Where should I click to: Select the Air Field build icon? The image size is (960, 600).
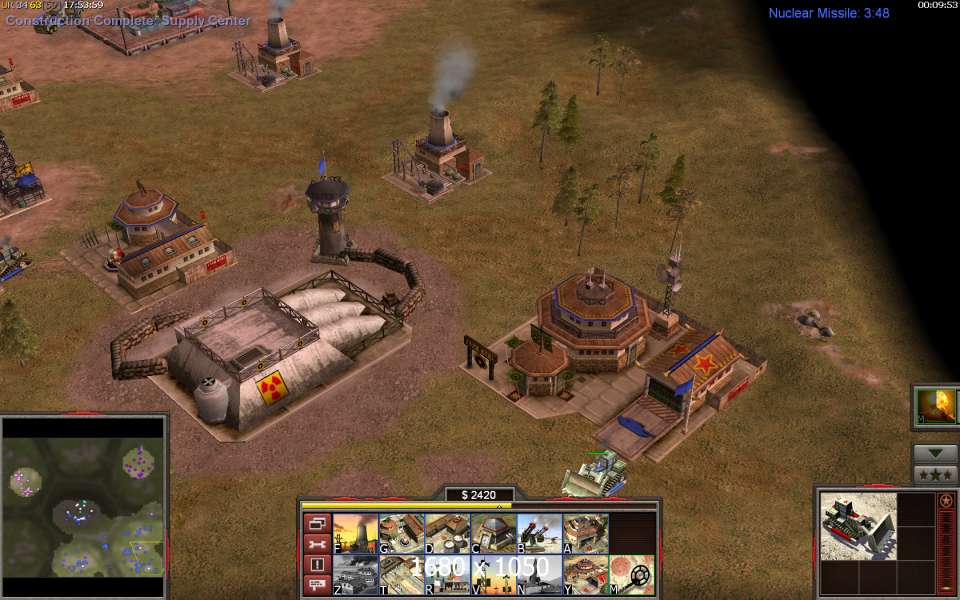point(356,575)
